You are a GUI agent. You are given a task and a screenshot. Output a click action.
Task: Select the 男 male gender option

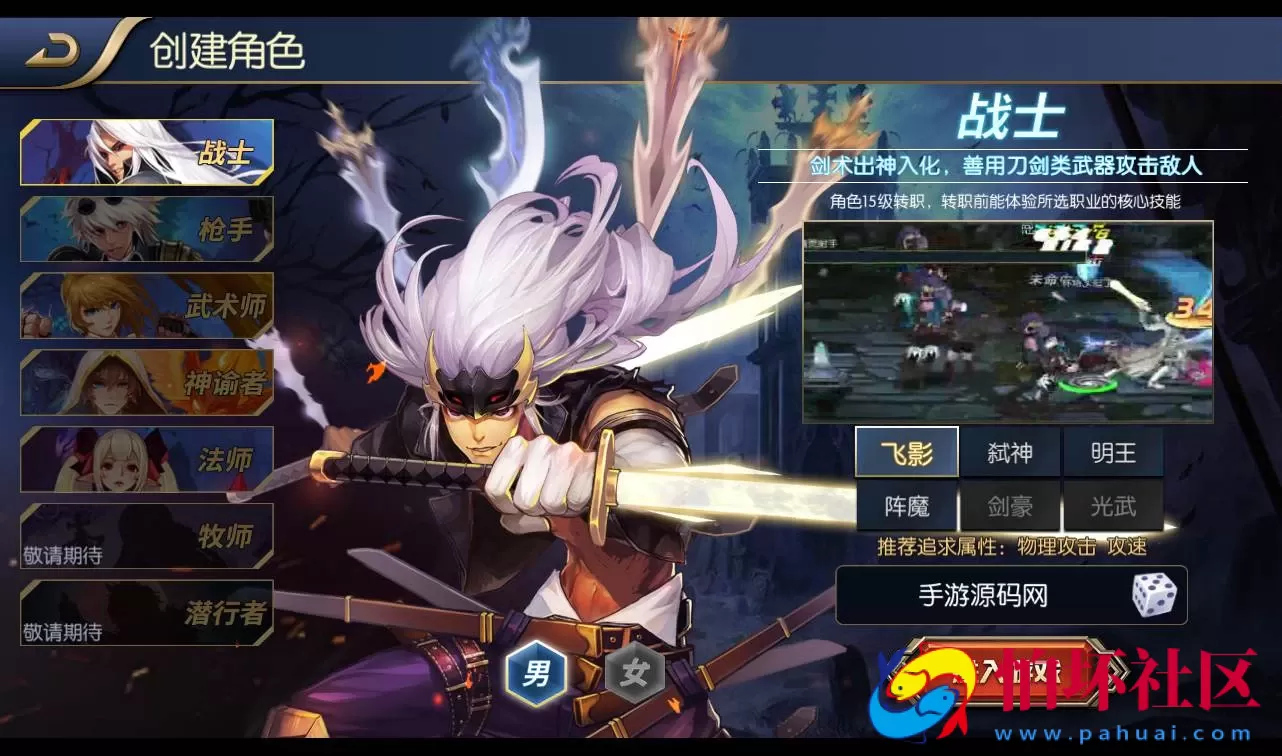coord(535,674)
